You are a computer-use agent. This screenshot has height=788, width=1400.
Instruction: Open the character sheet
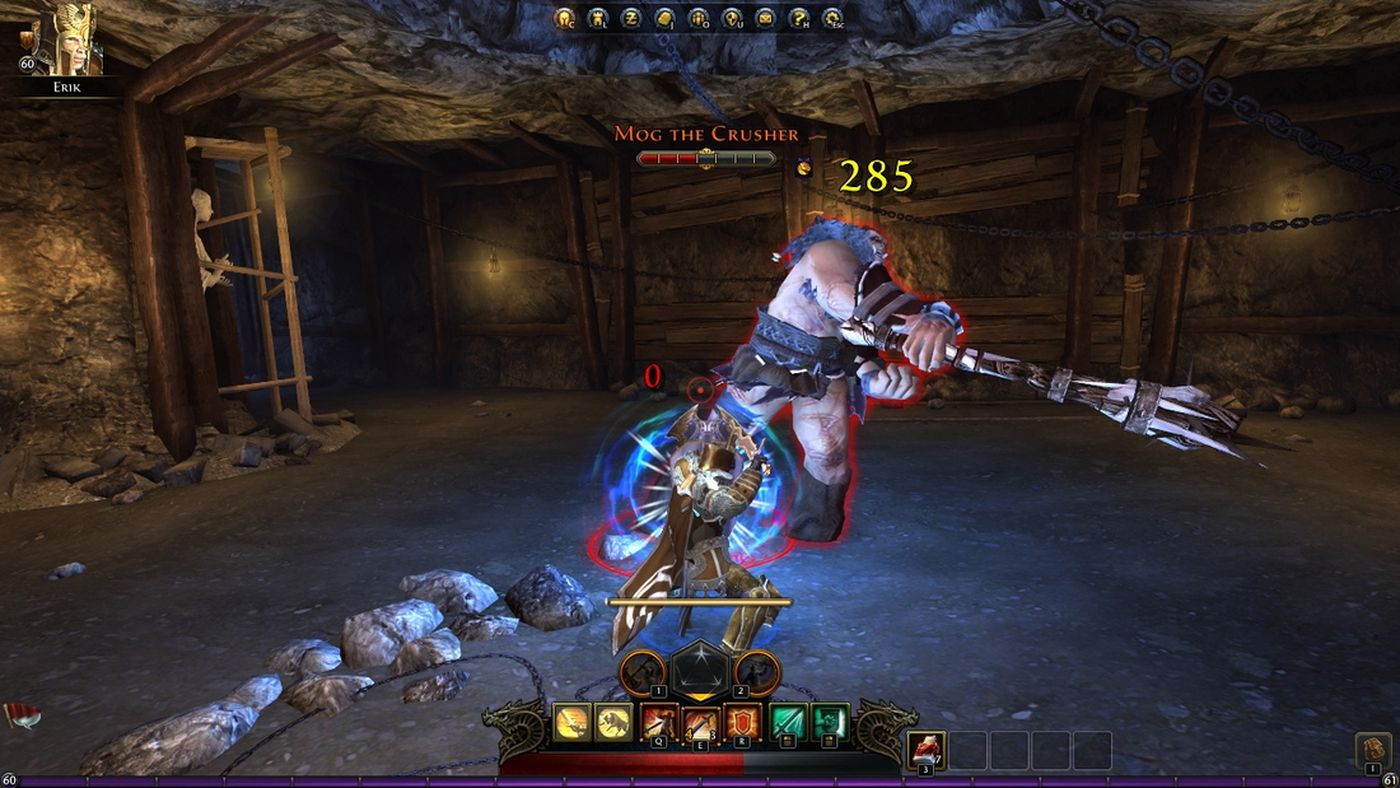tap(564, 18)
